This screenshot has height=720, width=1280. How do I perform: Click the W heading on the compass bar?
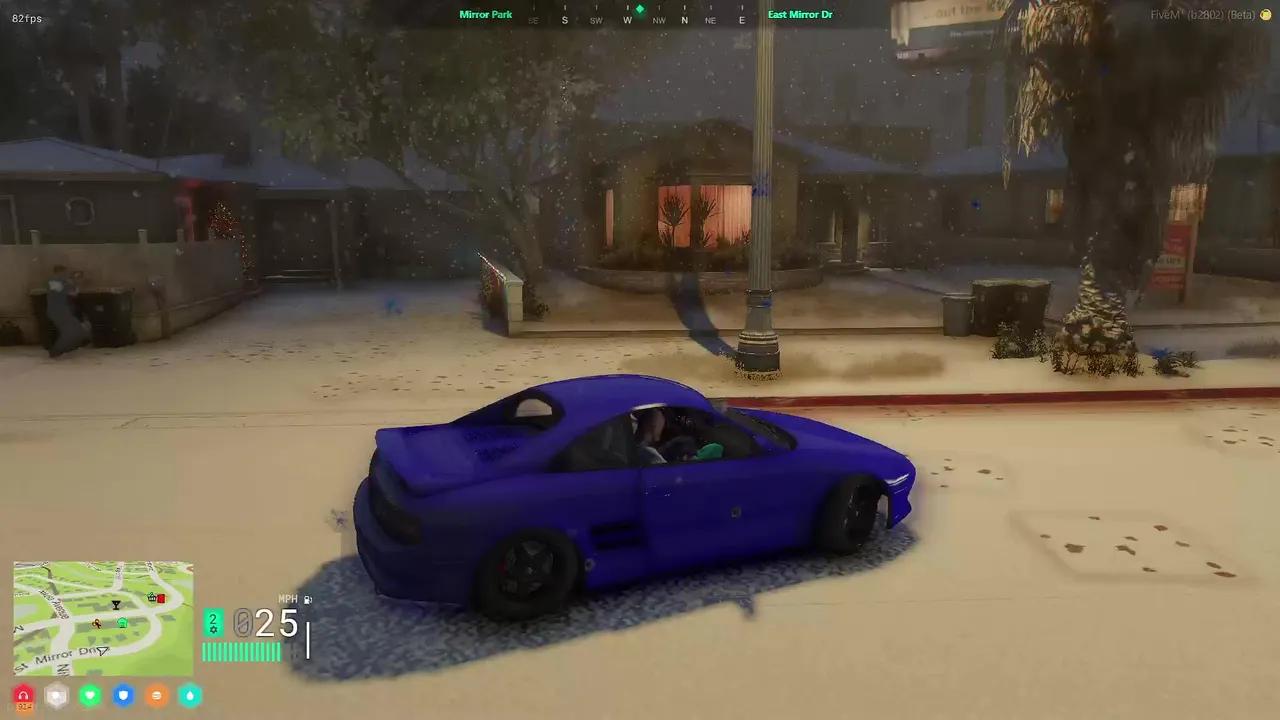click(x=627, y=20)
